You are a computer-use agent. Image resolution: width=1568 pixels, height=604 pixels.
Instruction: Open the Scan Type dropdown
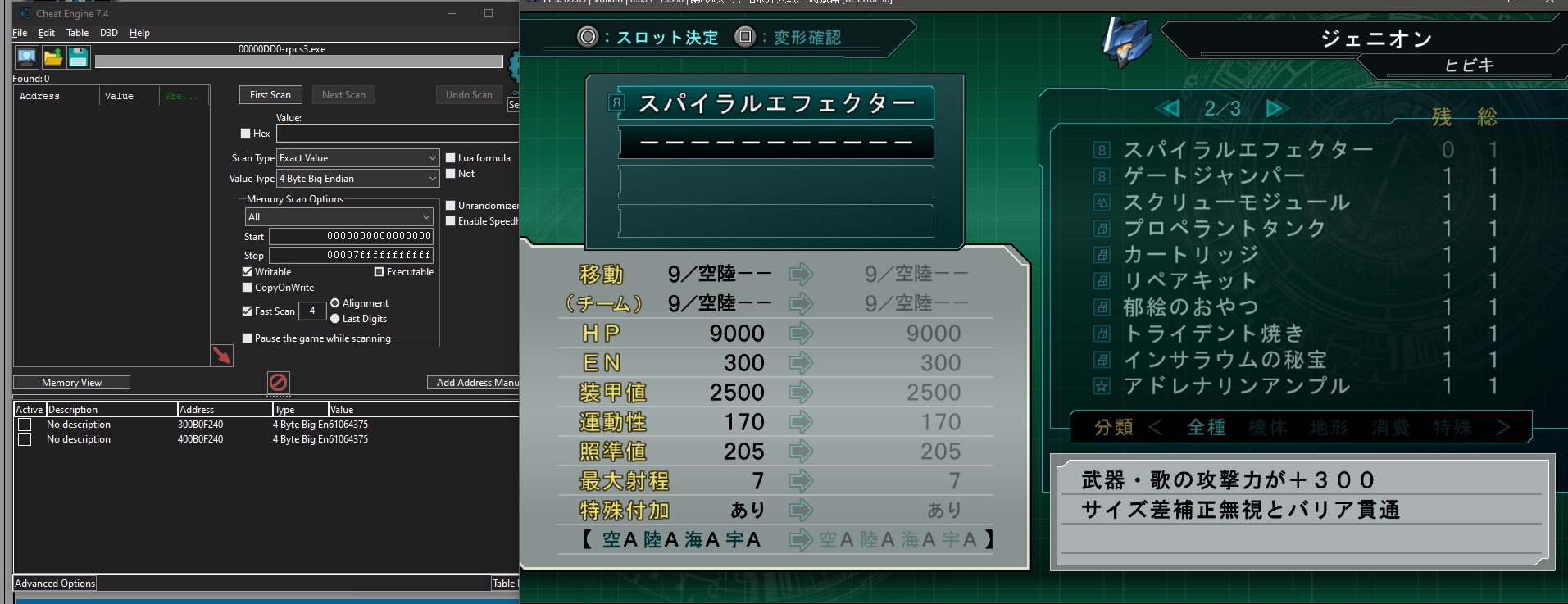pos(432,157)
